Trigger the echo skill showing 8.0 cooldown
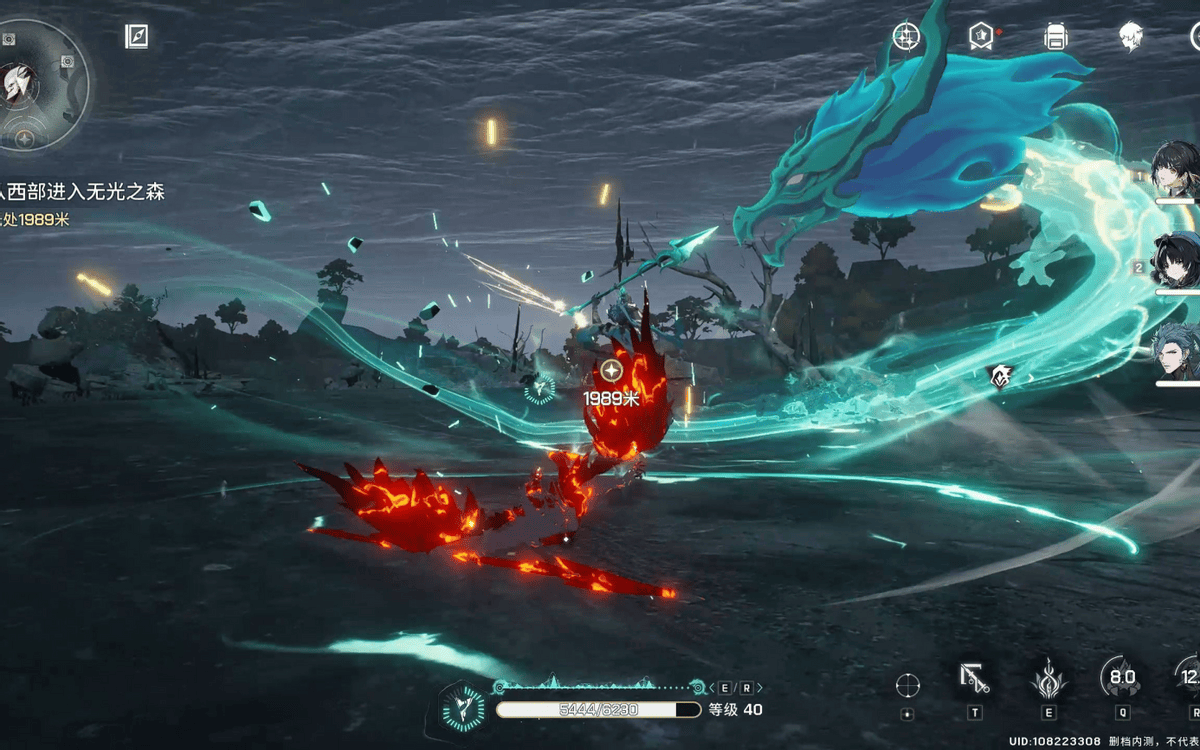The height and width of the screenshot is (750, 1200). tap(1122, 678)
